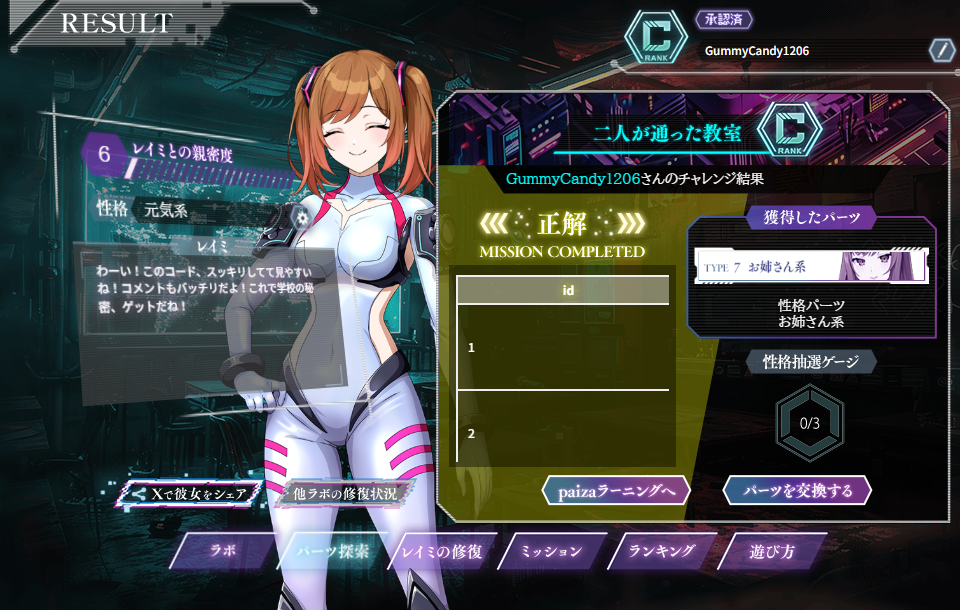
Task: Edit username with the pencil icon
Action: (941, 50)
